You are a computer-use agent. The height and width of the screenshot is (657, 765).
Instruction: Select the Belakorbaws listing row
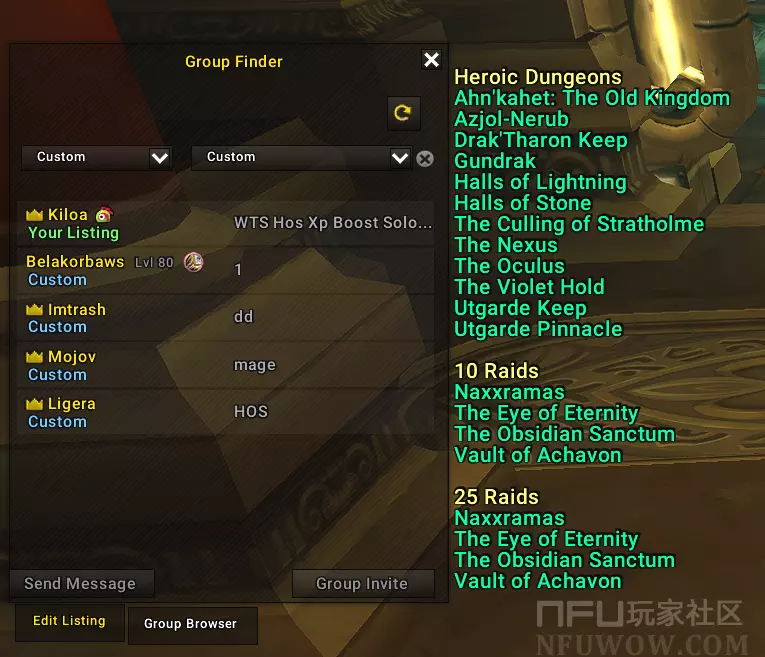point(226,270)
